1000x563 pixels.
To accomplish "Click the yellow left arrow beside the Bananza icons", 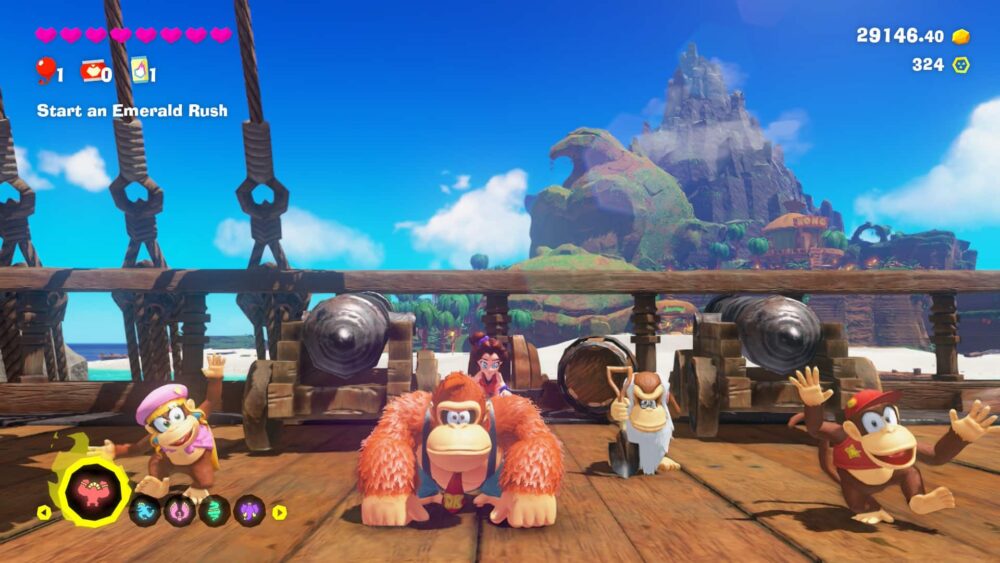I will pyautogui.click(x=44, y=512).
